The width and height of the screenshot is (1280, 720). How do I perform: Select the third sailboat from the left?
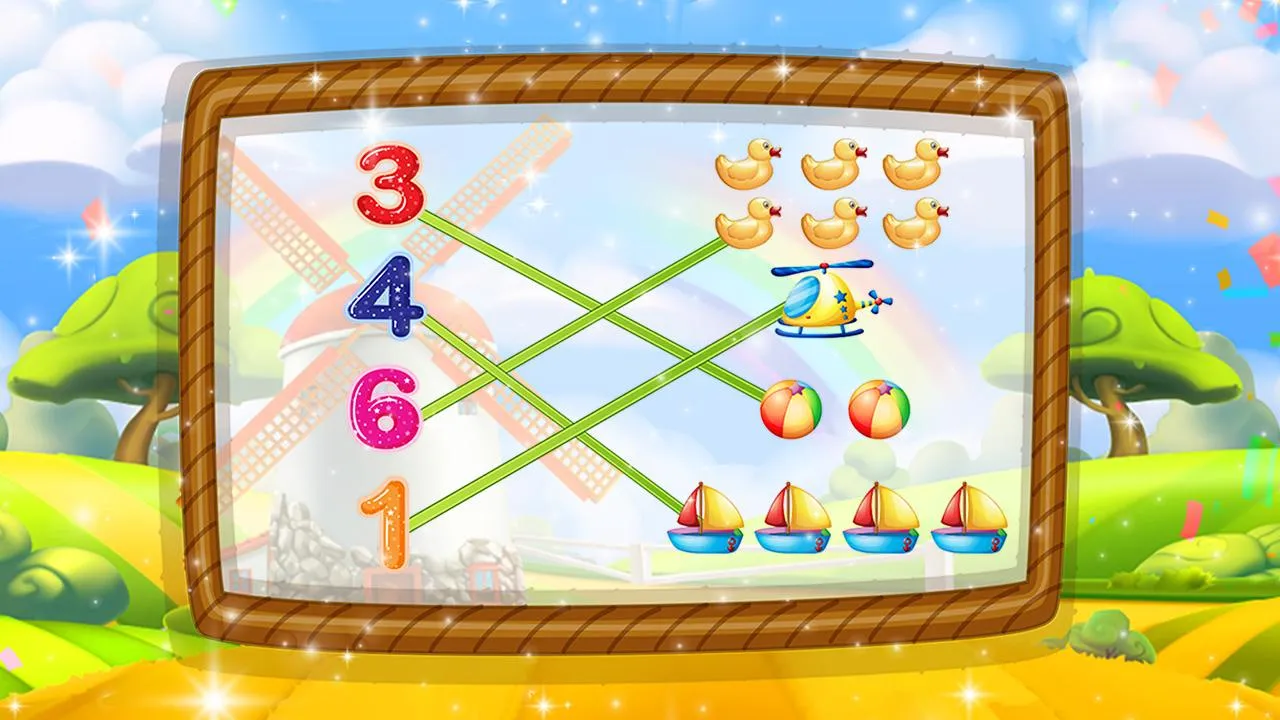(x=882, y=520)
